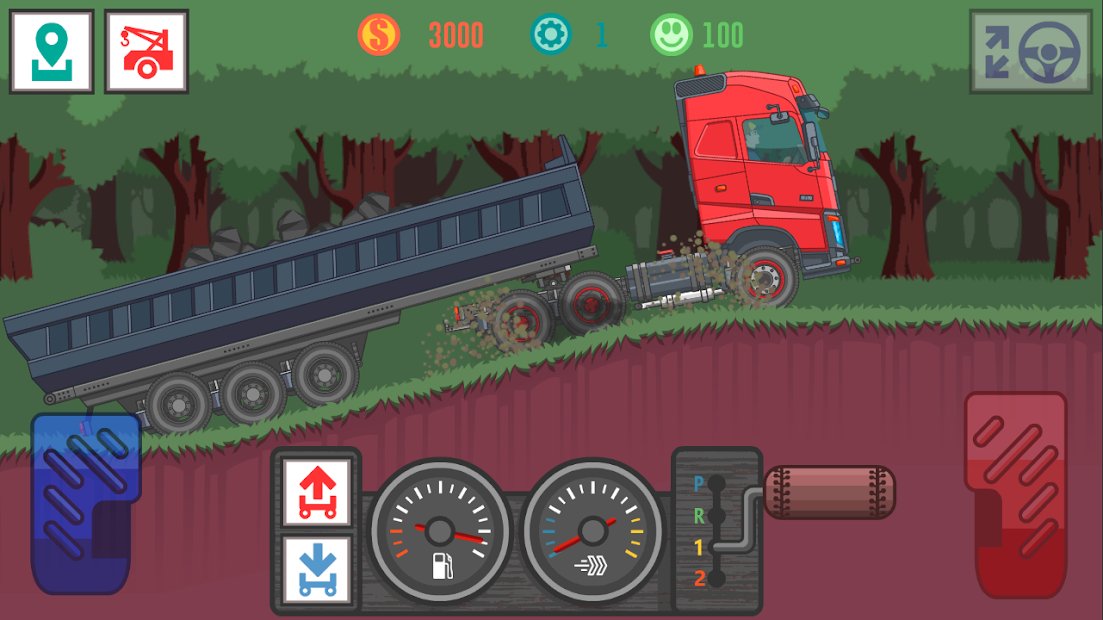Select gear 2 on the shifter

pyautogui.click(x=714, y=578)
